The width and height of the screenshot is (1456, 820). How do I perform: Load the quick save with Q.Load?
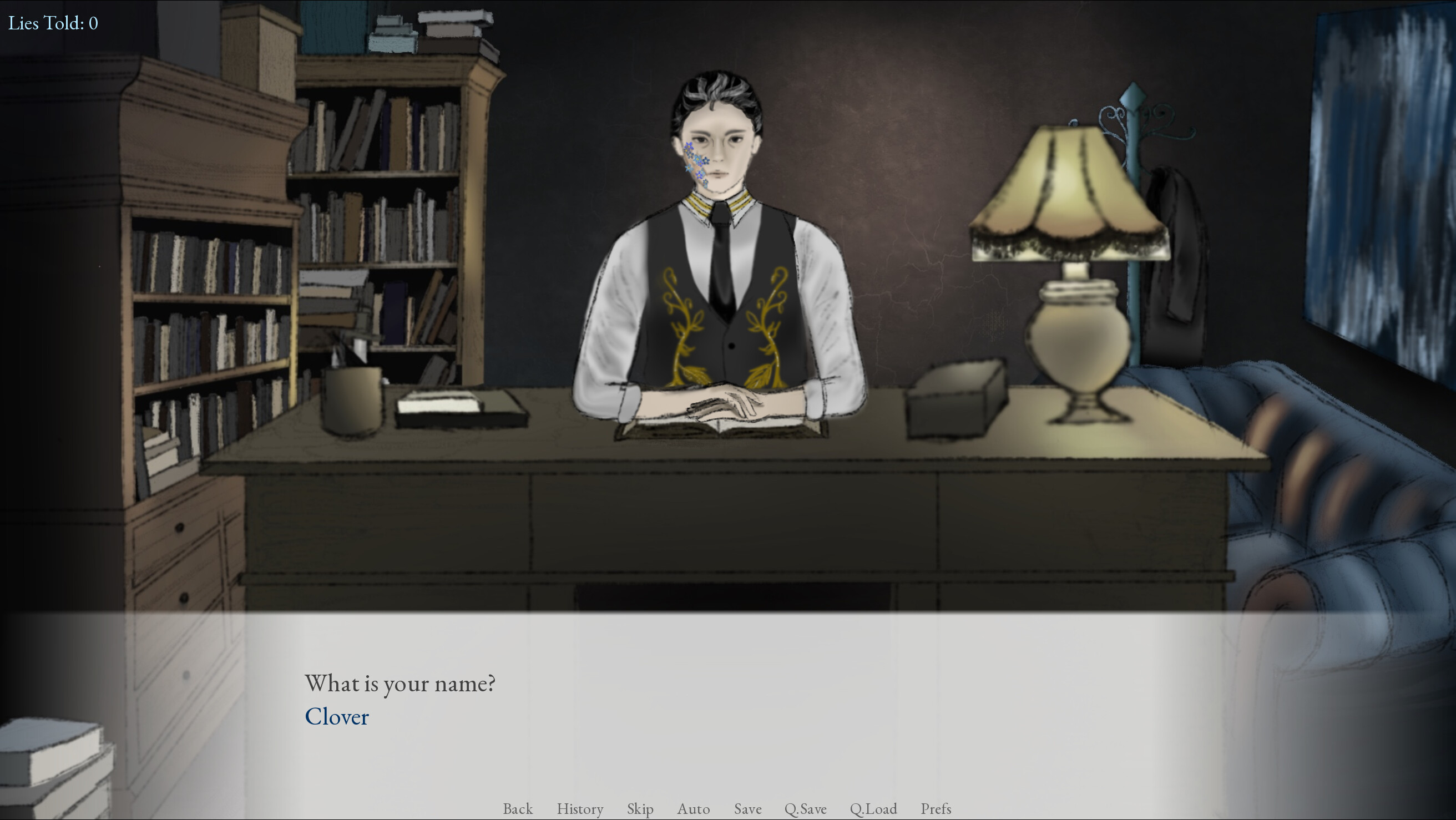874,809
